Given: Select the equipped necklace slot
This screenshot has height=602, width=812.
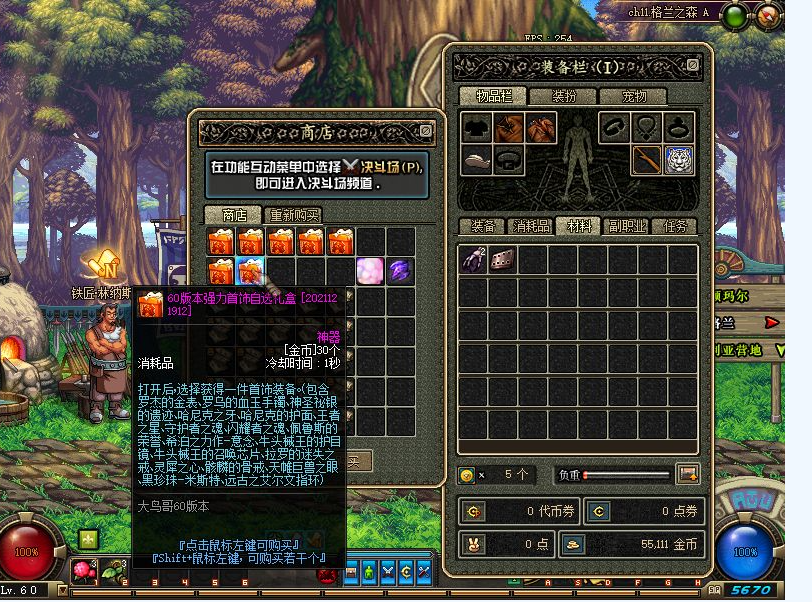Looking at the screenshot, I should [x=648, y=127].
